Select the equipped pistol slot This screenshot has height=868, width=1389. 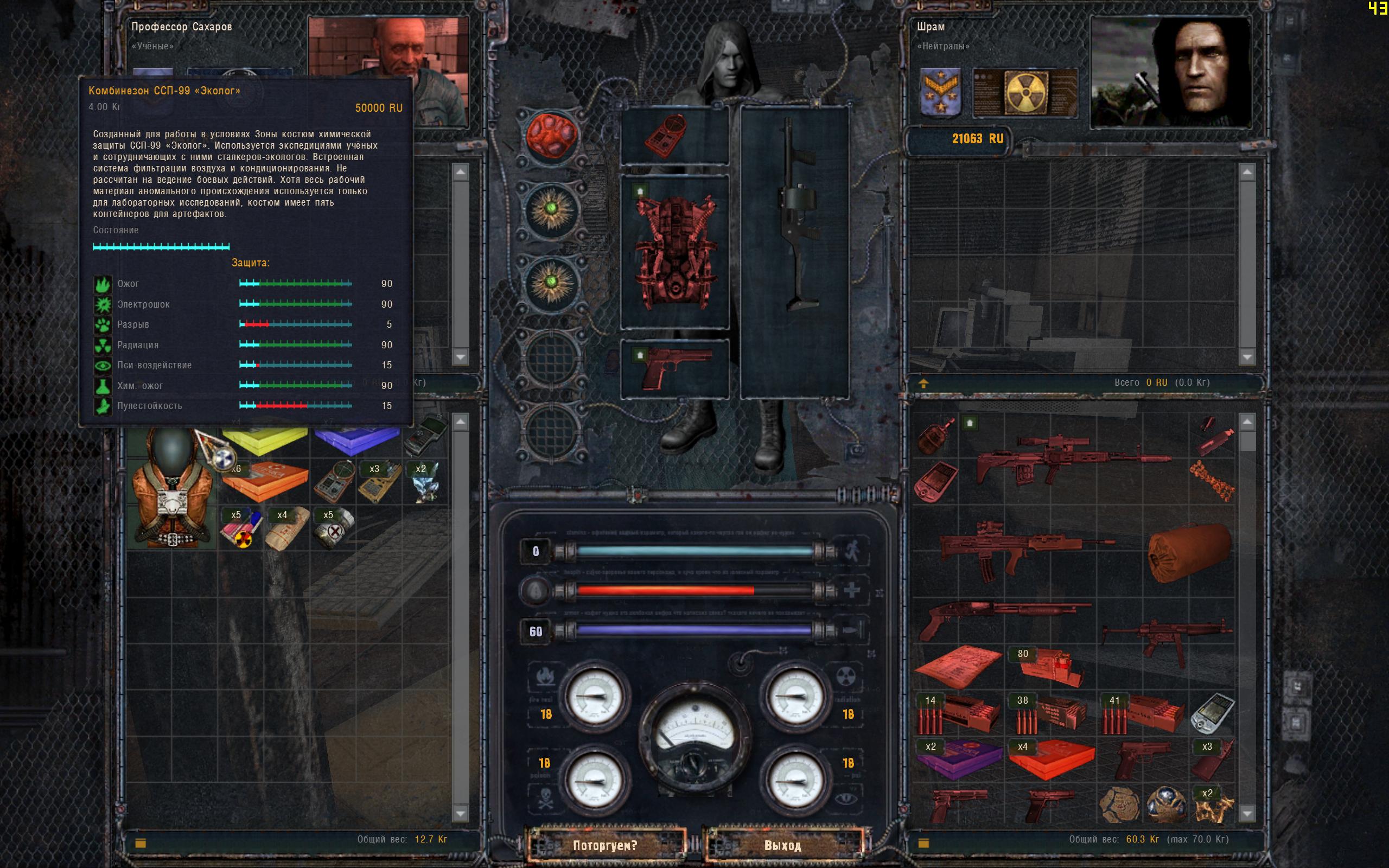tap(675, 368)
